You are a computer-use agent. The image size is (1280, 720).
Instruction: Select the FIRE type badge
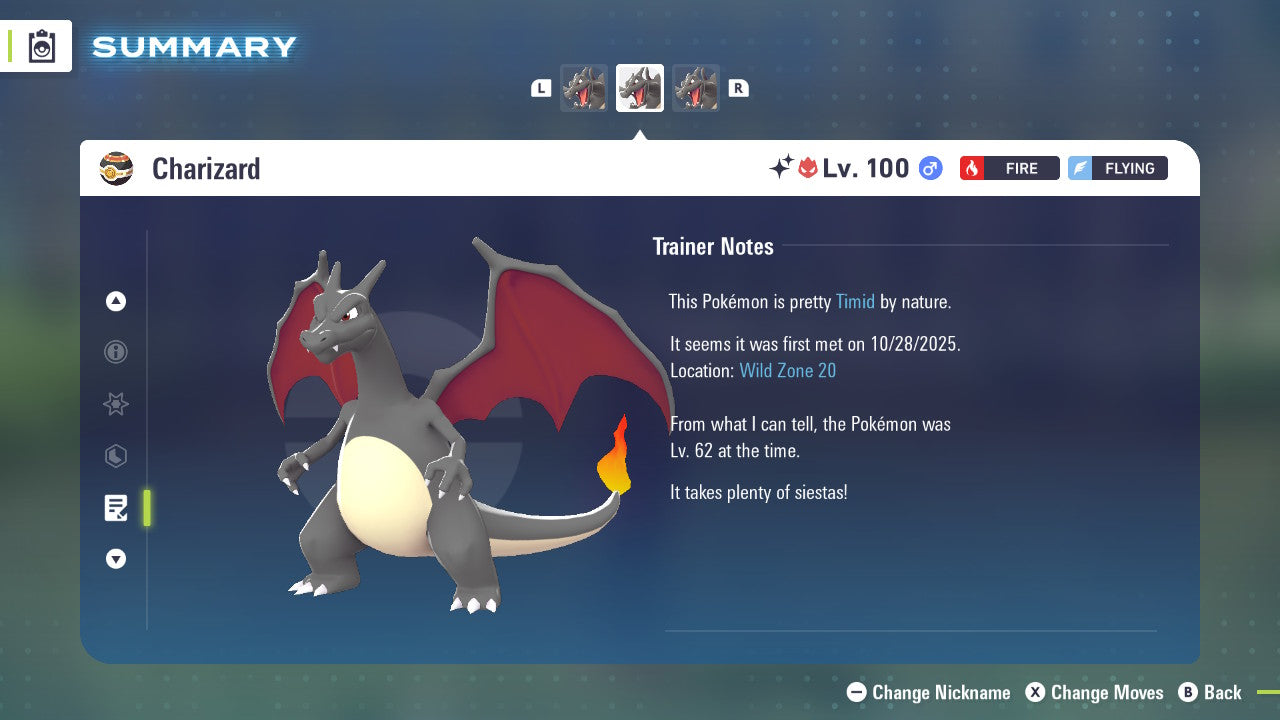click(1009, 168)
